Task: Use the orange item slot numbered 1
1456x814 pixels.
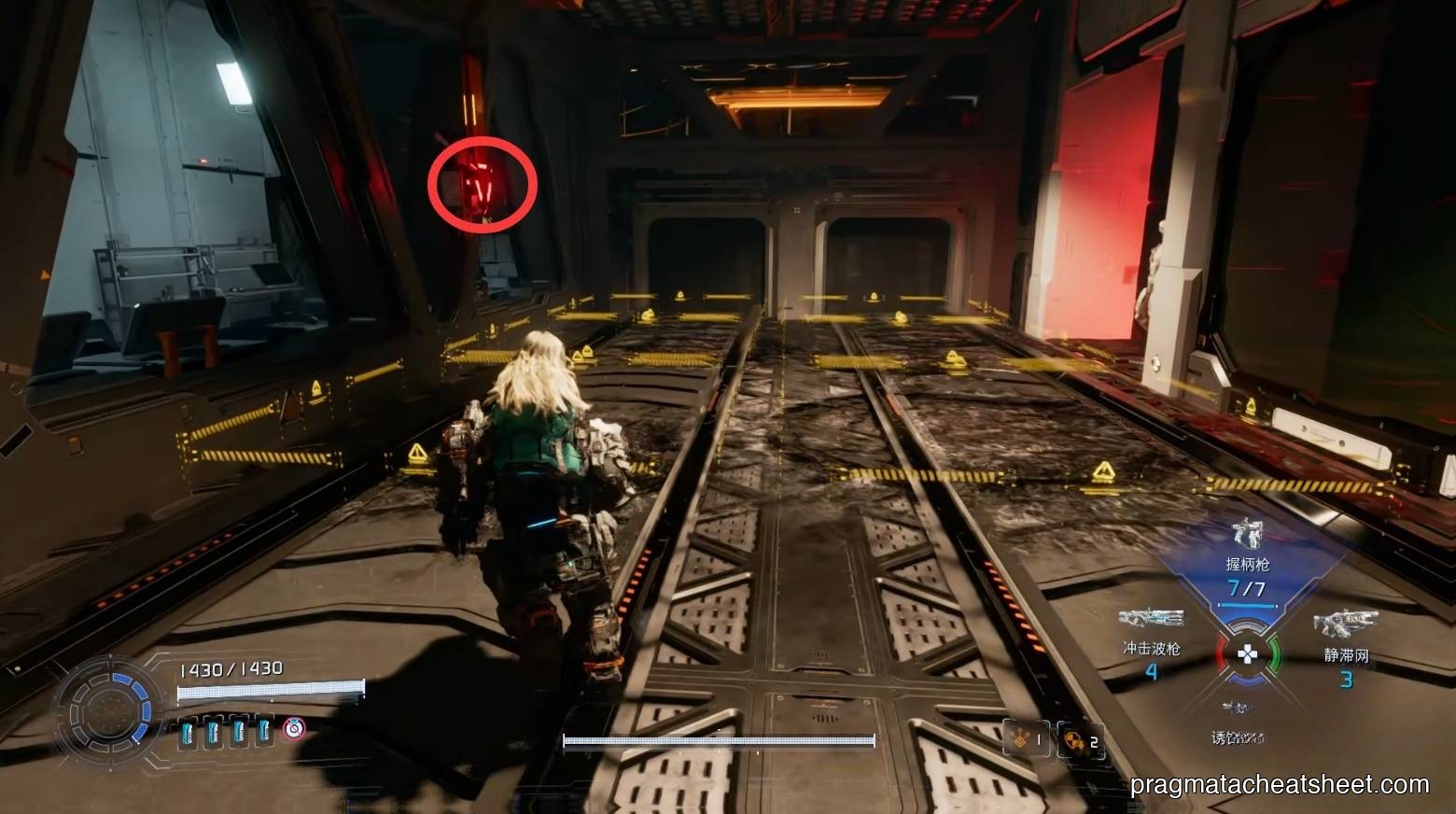Action: pos(1025,739)
